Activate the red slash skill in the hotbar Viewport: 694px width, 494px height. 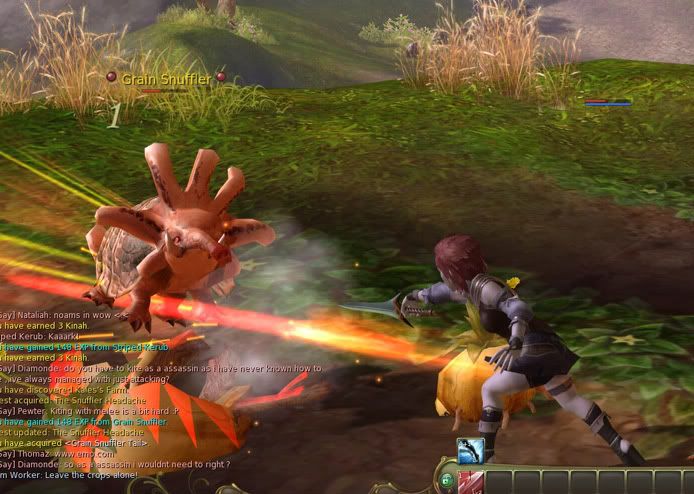[472, 482]
